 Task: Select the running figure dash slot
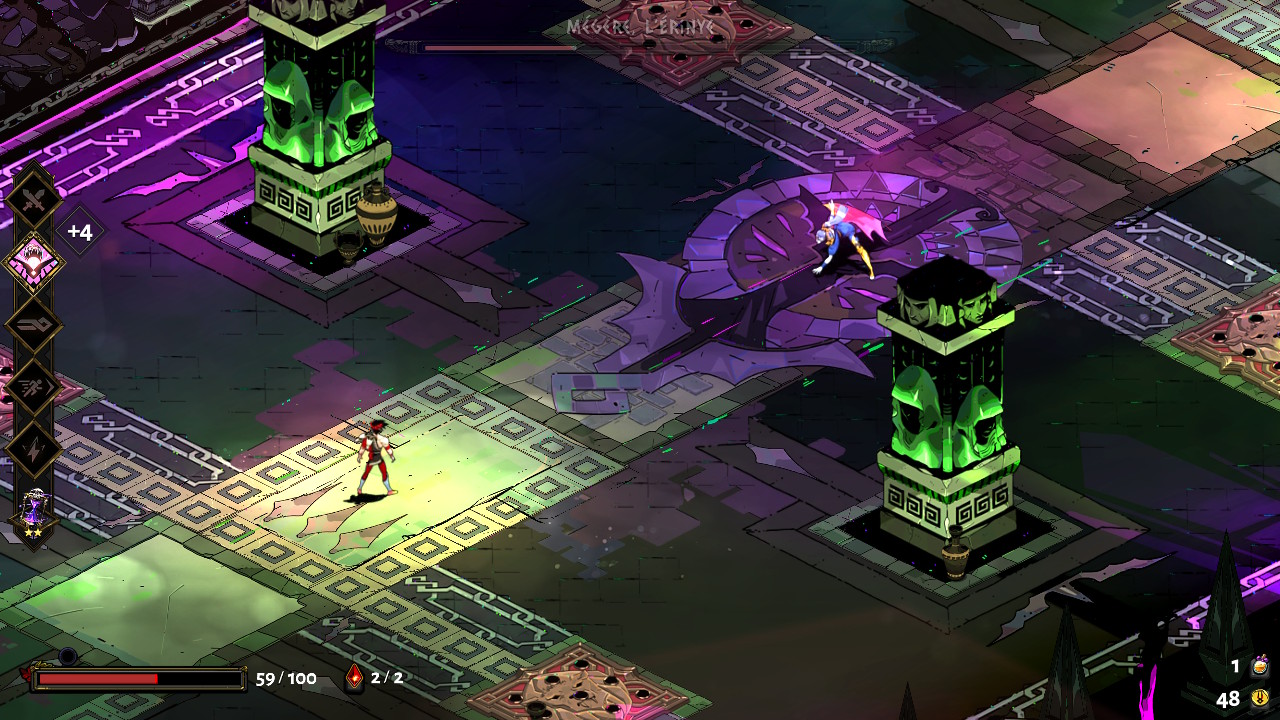[35, 387]
